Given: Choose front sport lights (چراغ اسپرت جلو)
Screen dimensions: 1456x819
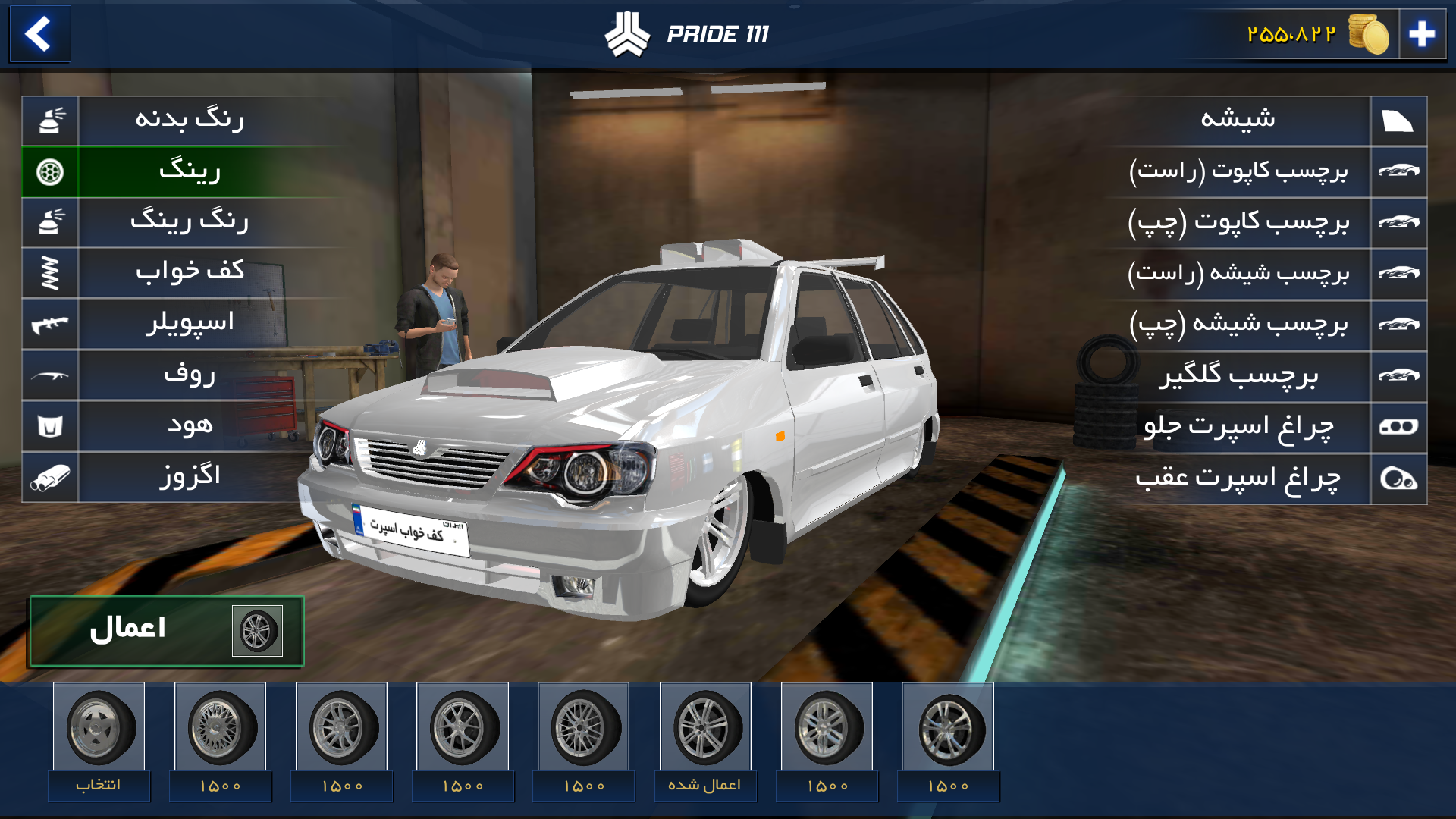Looking at the screenshot, I should click(x=1238, y=426).
